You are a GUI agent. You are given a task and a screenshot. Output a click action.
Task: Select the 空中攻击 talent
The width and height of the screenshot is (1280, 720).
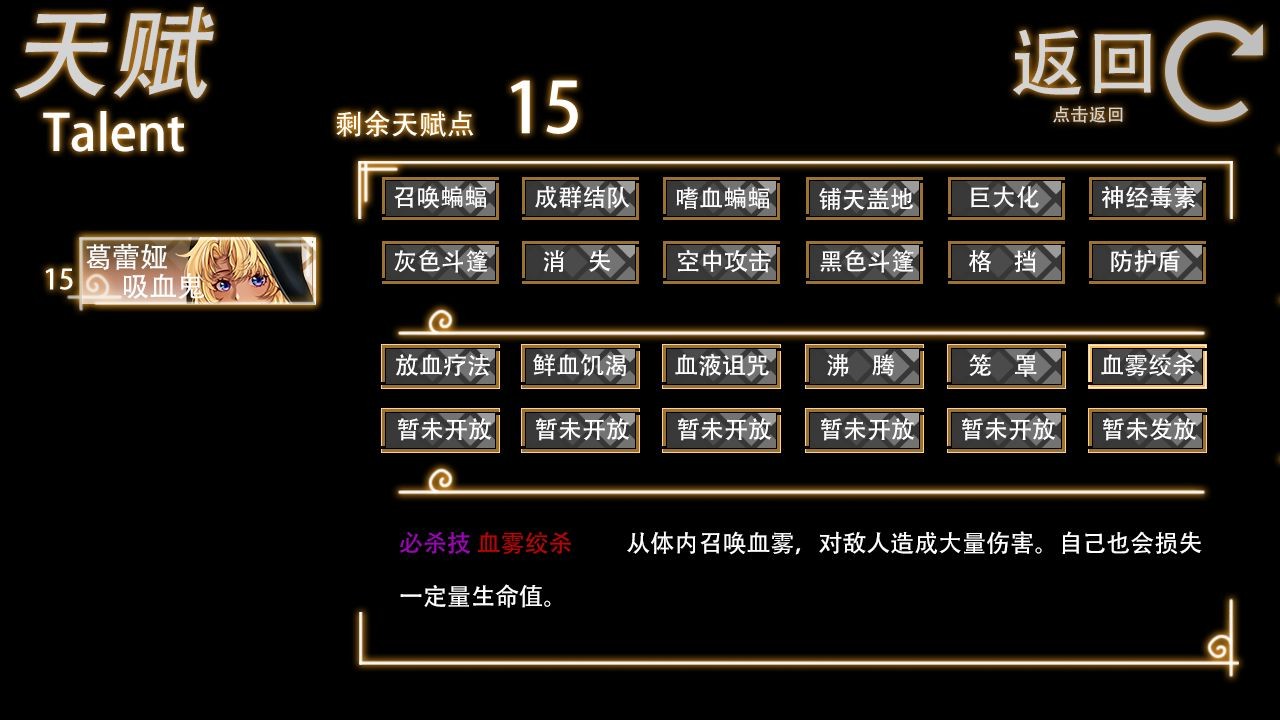[x=721, y=262]
